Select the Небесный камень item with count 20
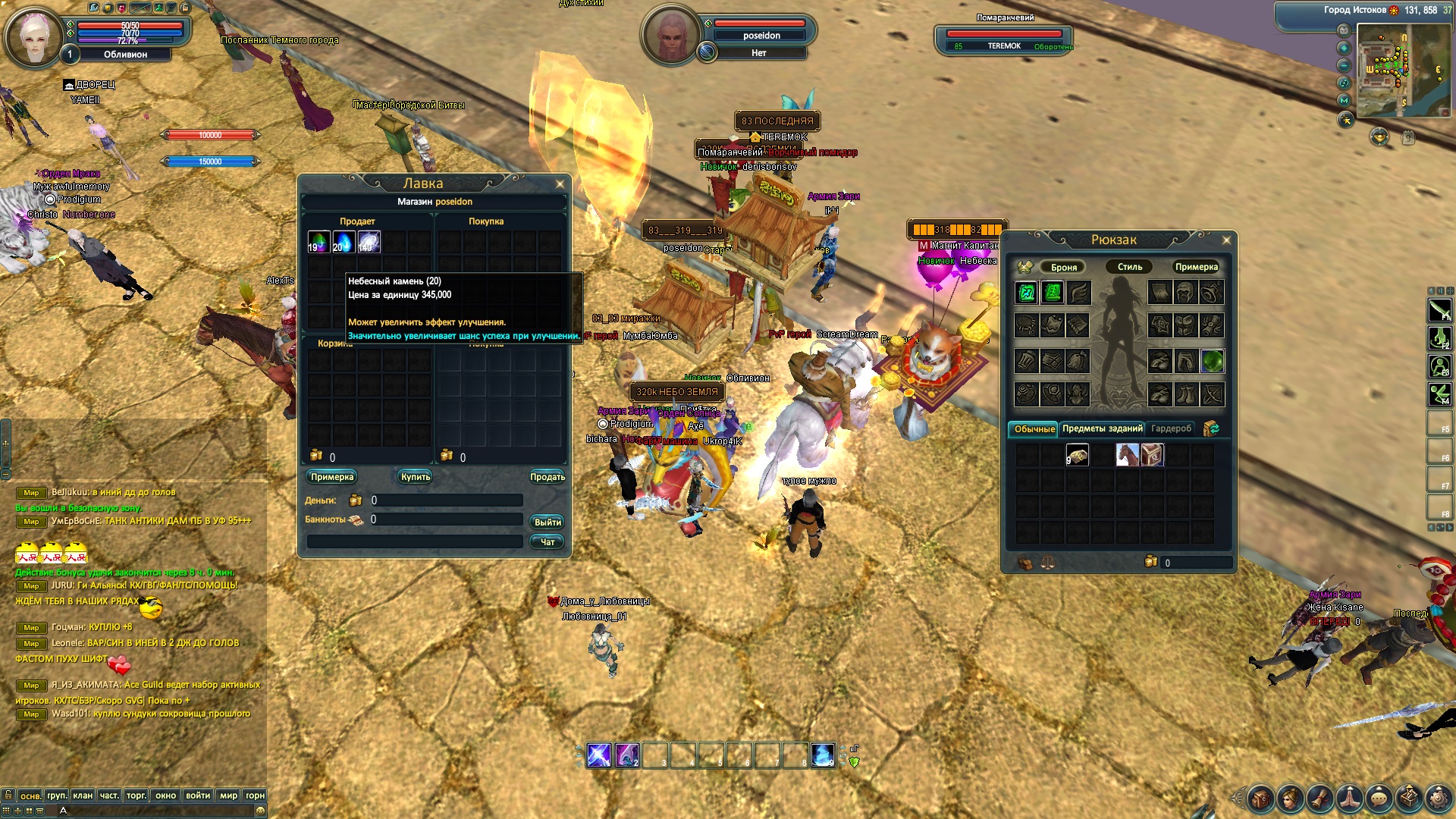The height and width of the screenshot is (819, 1456). click(x=344, y=242)
